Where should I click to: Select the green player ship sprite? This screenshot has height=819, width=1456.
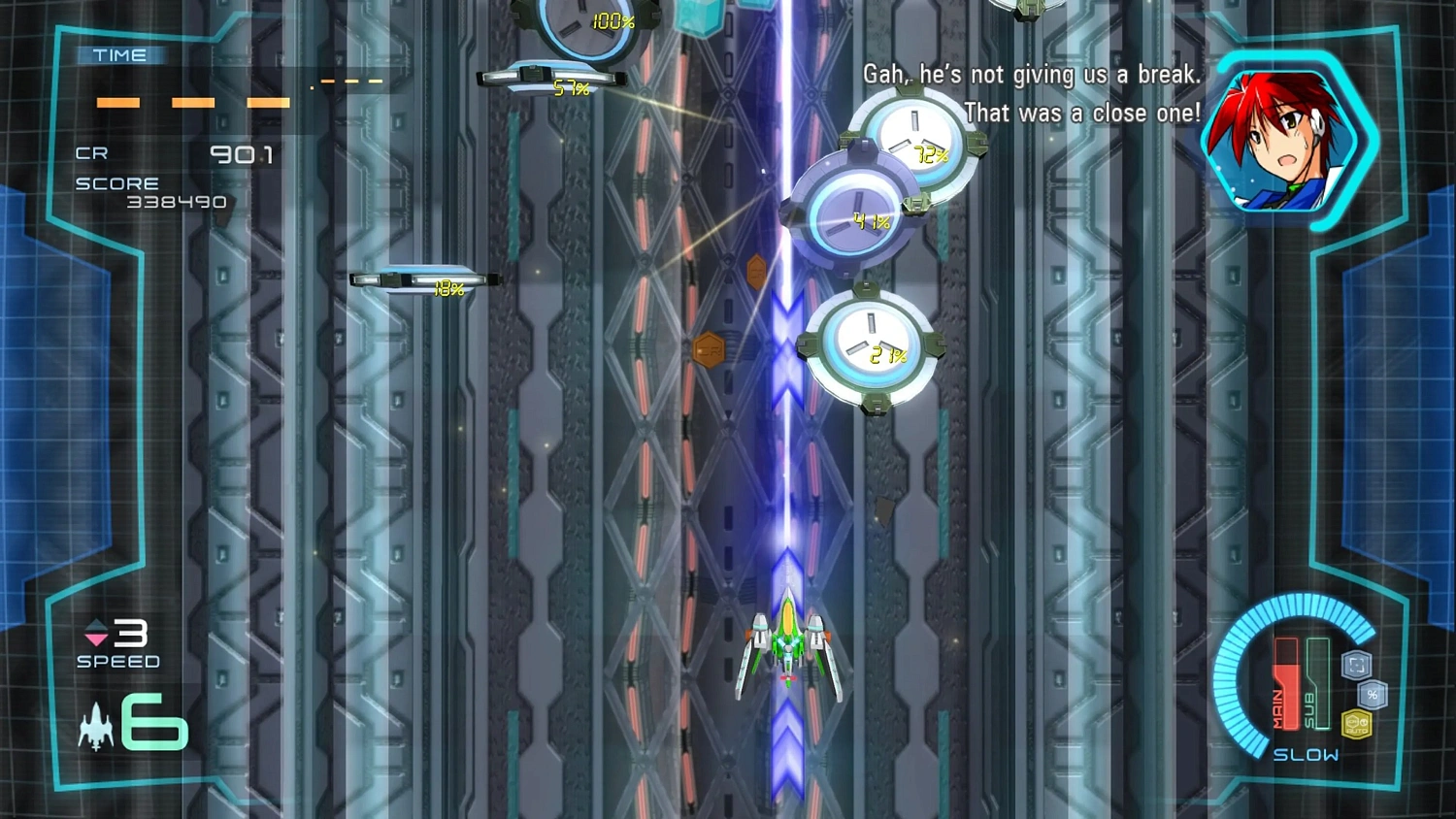click(x=788, y=645)
